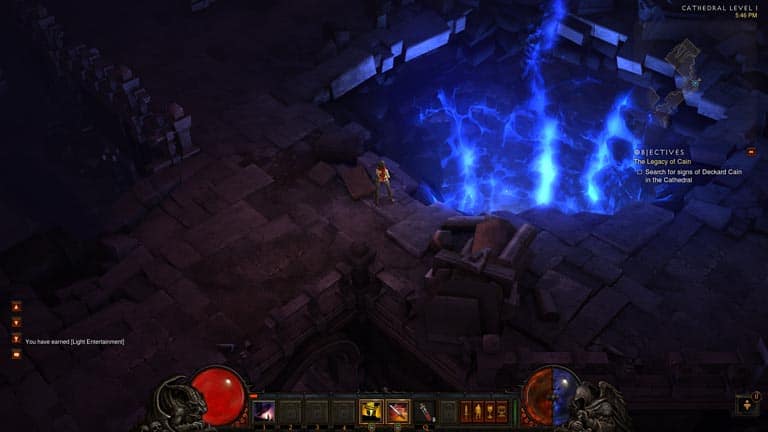Select the red slash right-mouse skill

point(397,411)
